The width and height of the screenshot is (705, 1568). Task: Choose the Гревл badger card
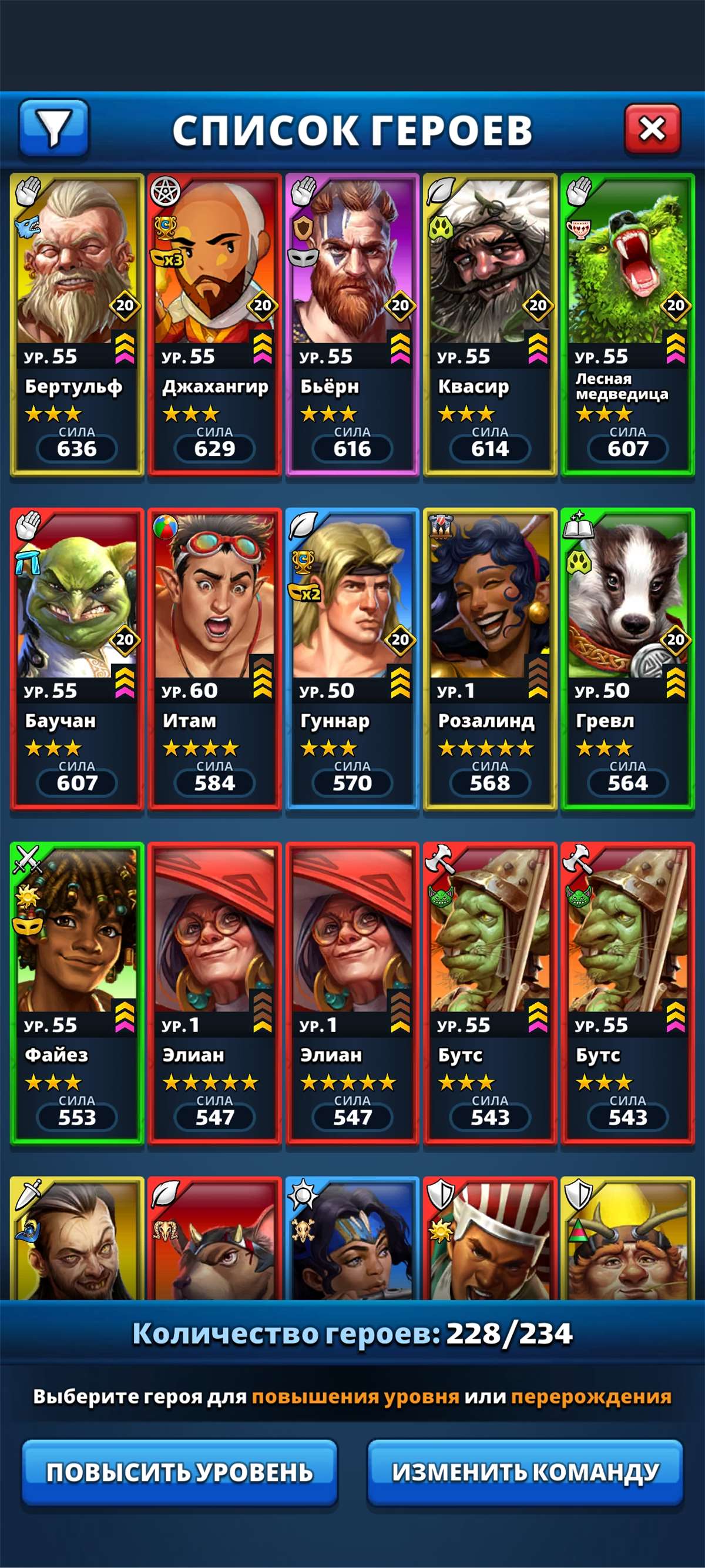point(627,659)
